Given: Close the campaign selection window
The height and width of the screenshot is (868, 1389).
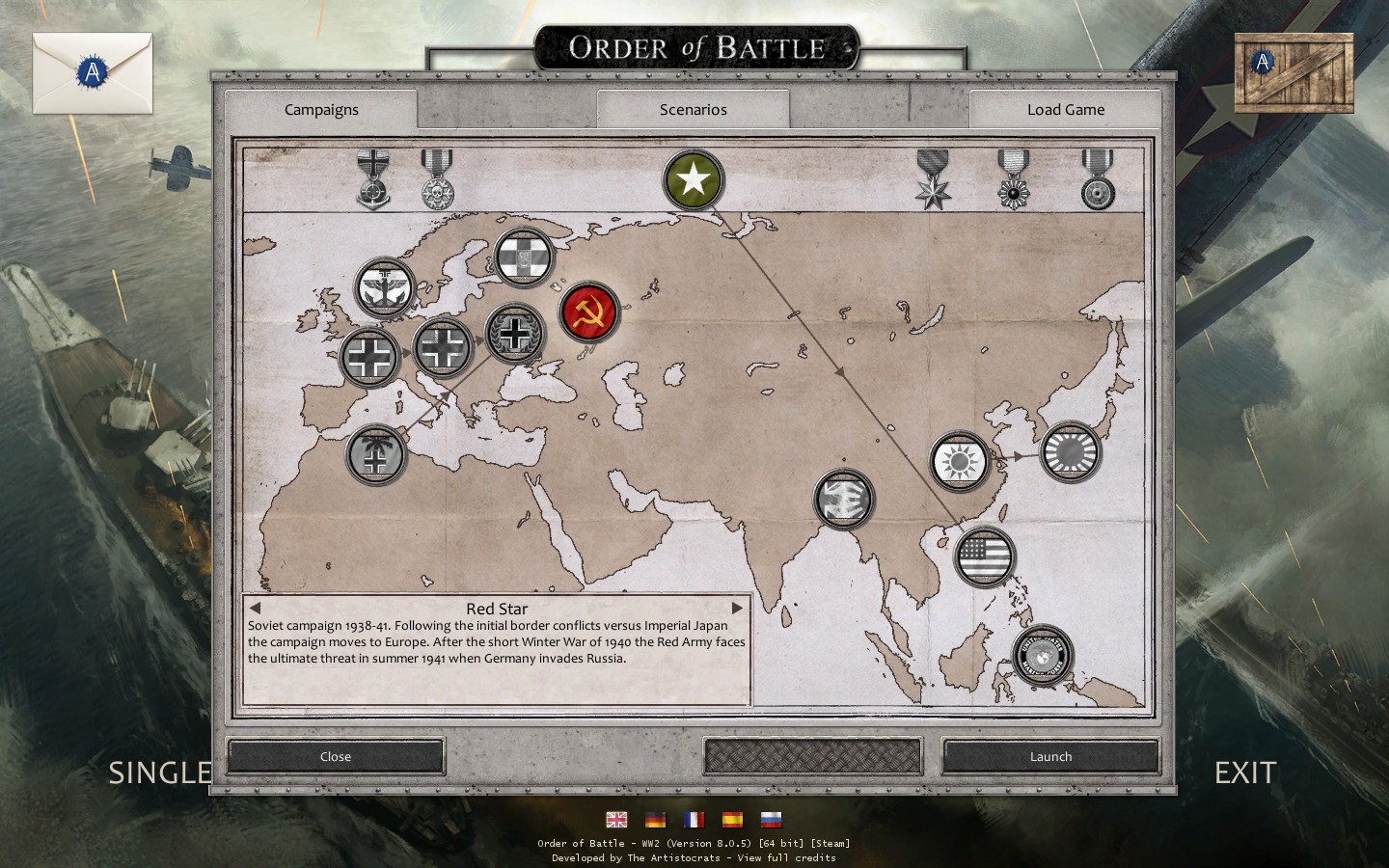Looking at the screenshot, I should 336,757.
